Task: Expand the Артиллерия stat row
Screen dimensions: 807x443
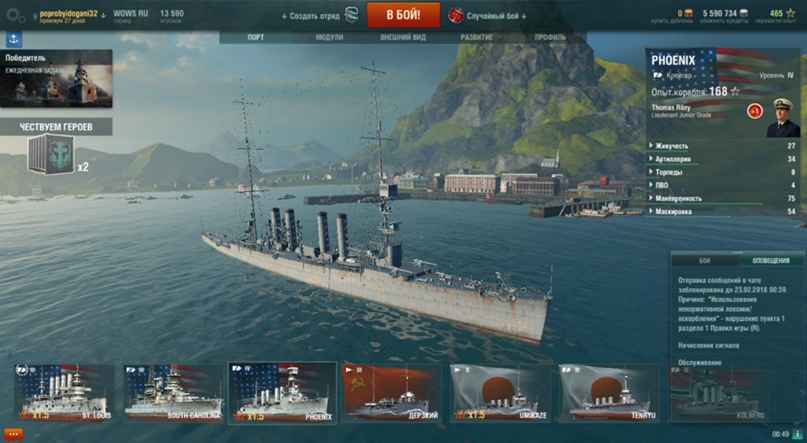Action: [x=723, y=159]
